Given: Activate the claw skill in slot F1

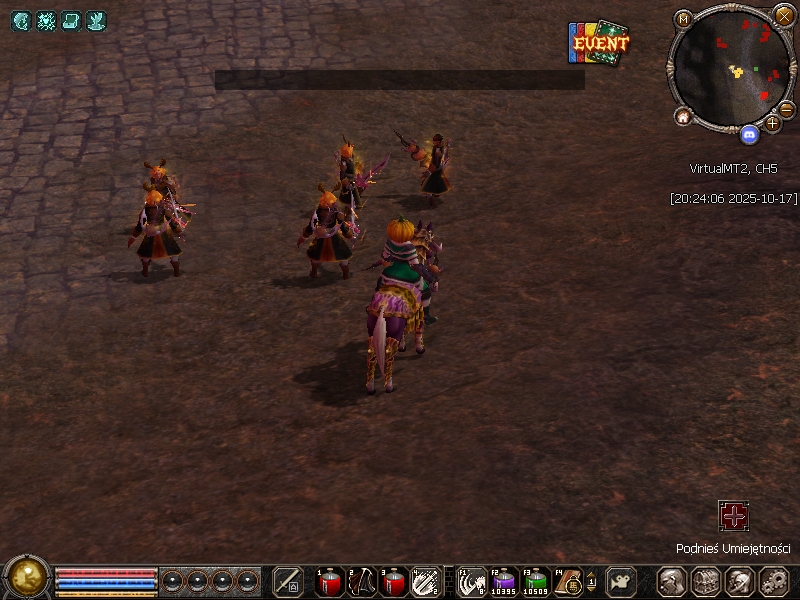Looking at the screenshot, I should [473, 580].
